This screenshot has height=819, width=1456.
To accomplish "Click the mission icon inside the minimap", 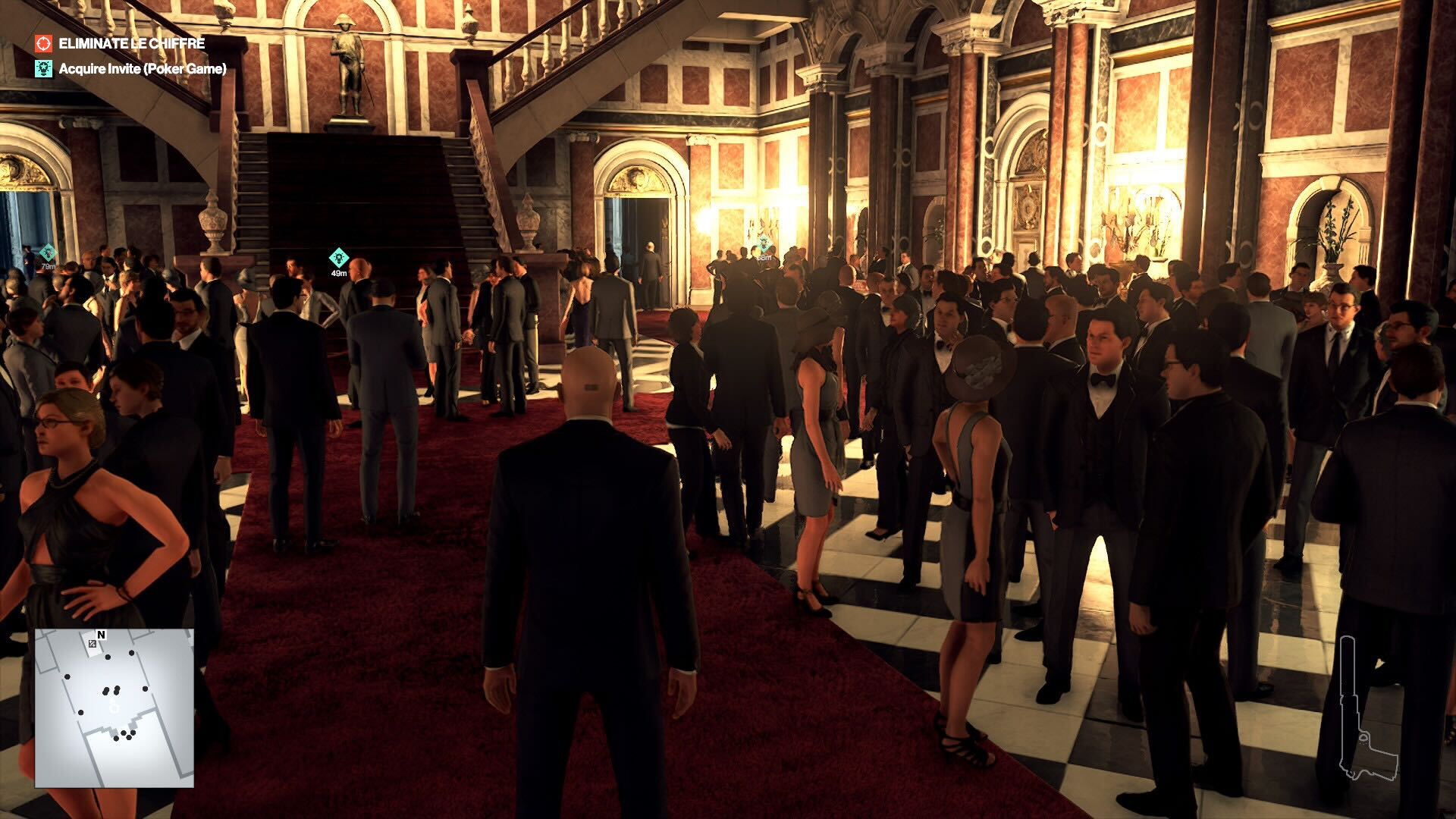I will [x=93, y=645].
